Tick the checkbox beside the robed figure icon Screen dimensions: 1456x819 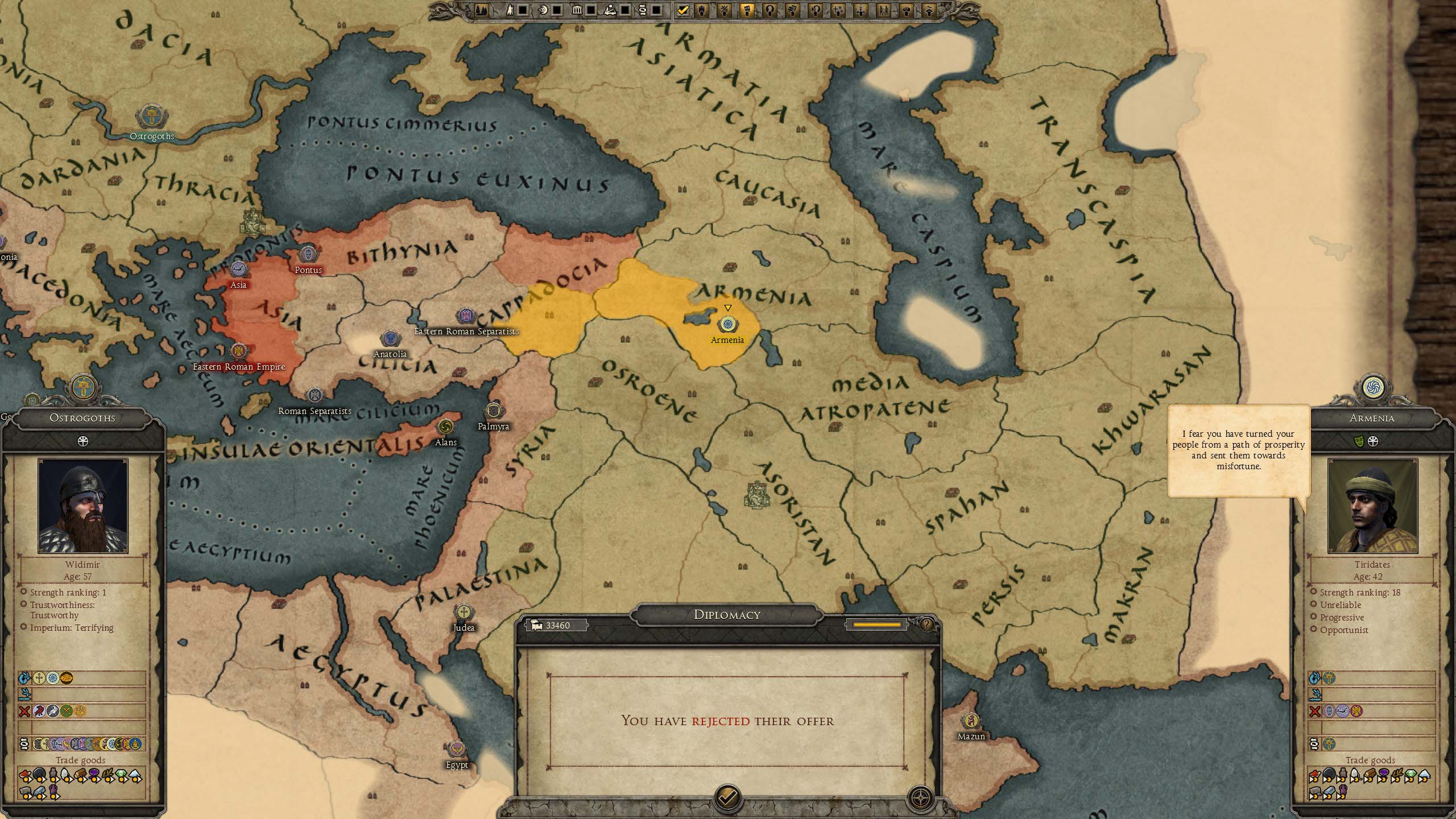point(523,10)
